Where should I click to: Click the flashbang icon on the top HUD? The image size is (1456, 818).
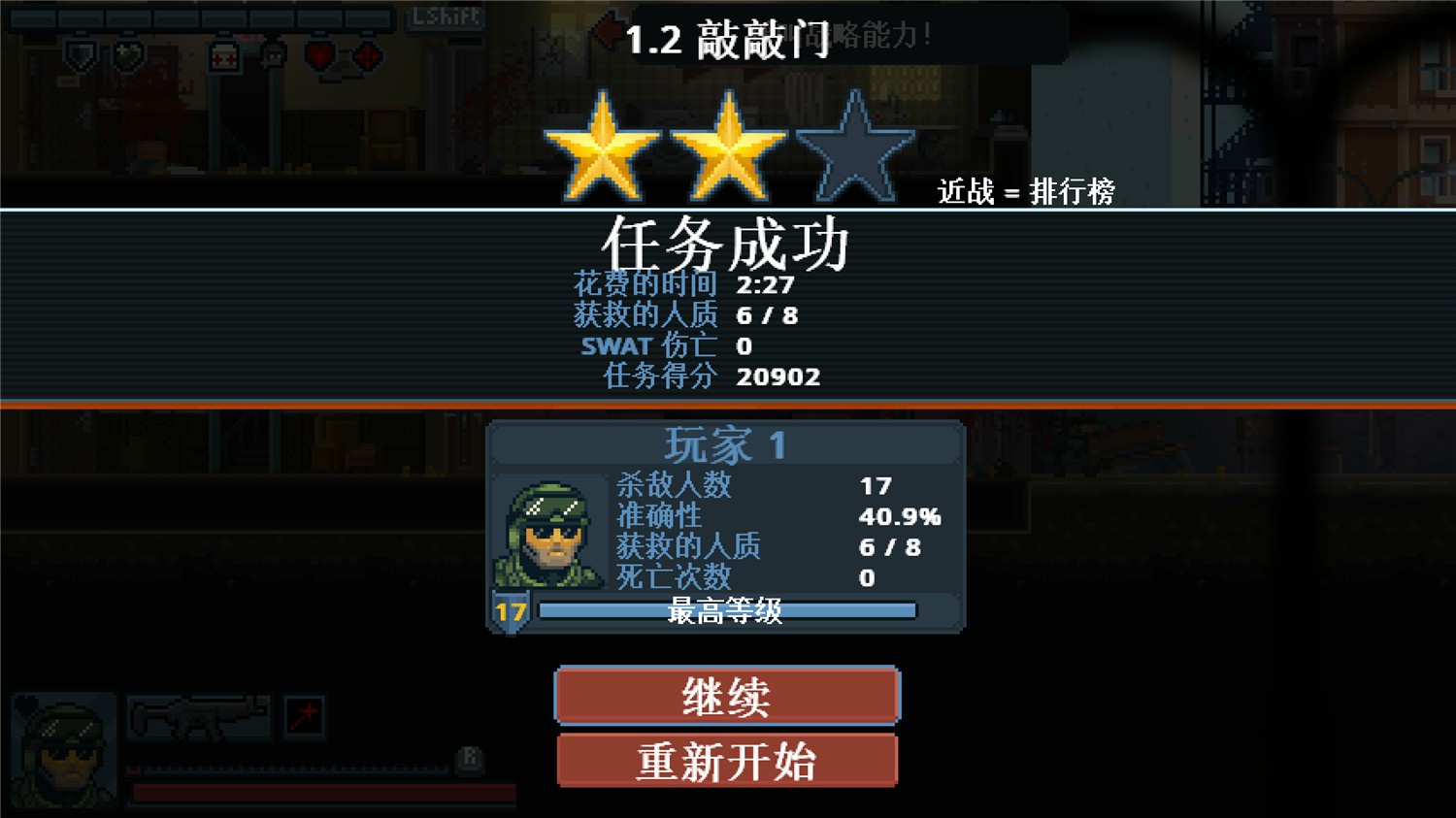coord(273,55)
